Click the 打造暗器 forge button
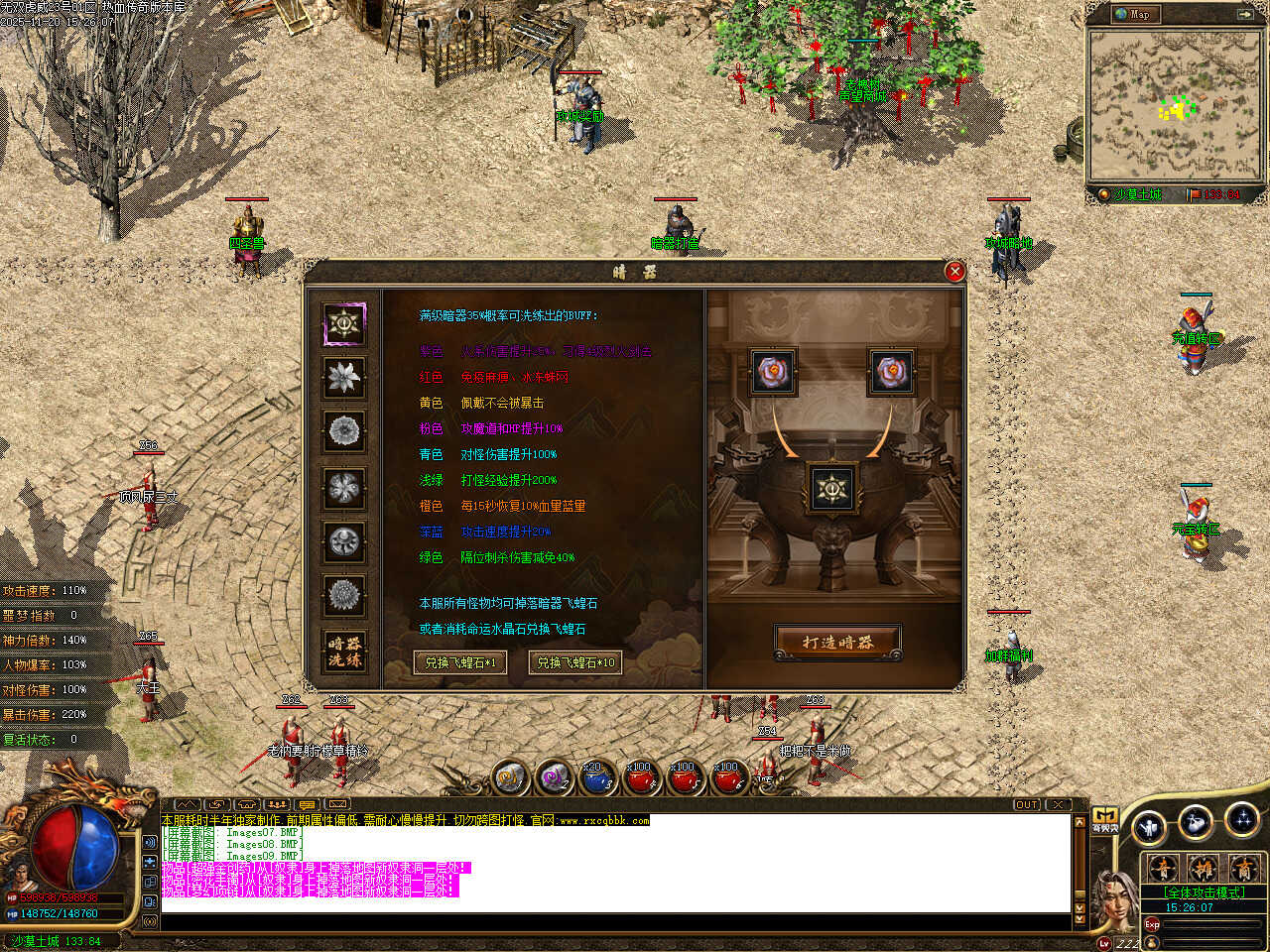Image resolution: width=1270 pixels, height=952 pixels. coord(837,643)
